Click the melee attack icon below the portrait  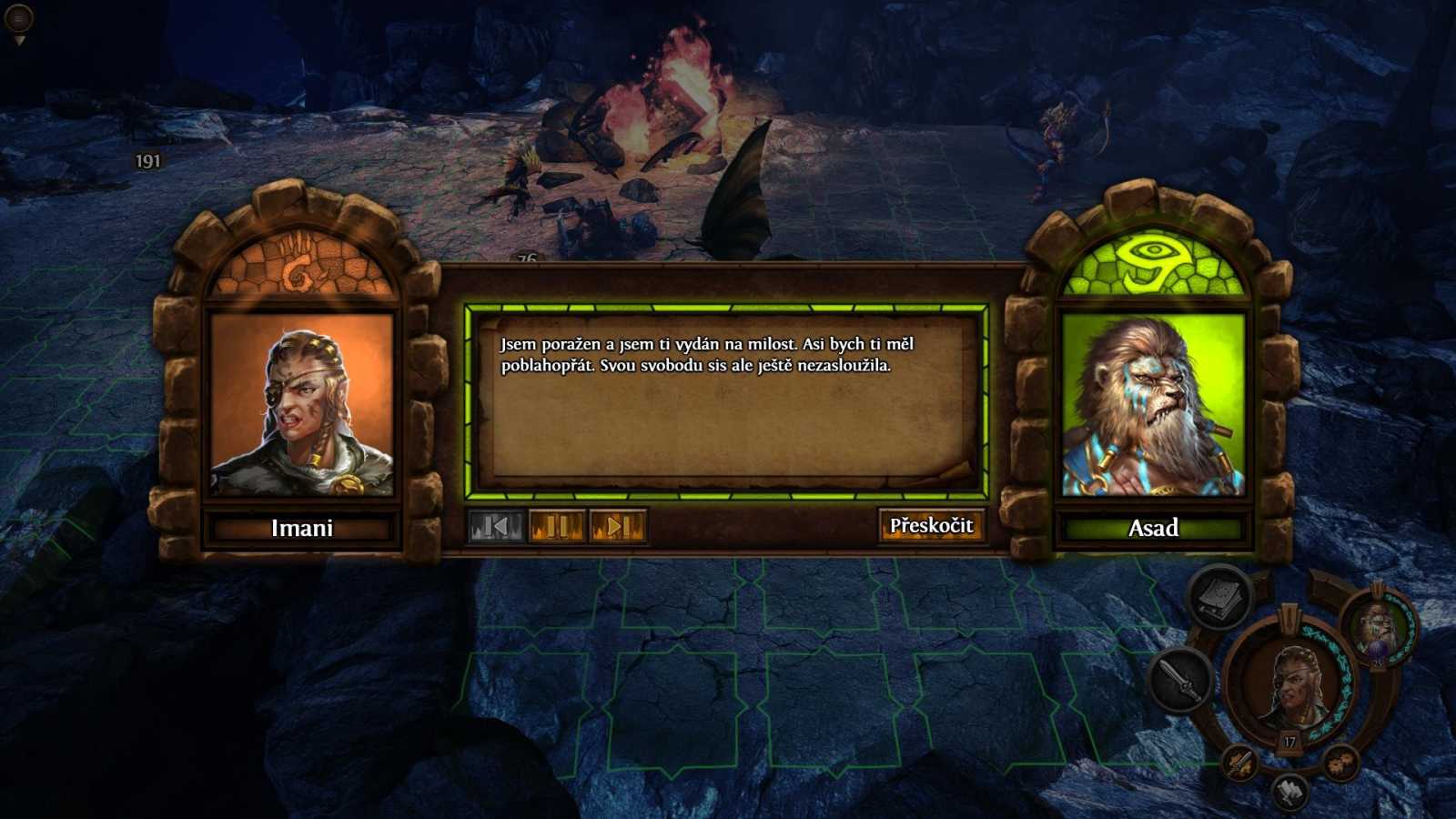point(1239,763)
